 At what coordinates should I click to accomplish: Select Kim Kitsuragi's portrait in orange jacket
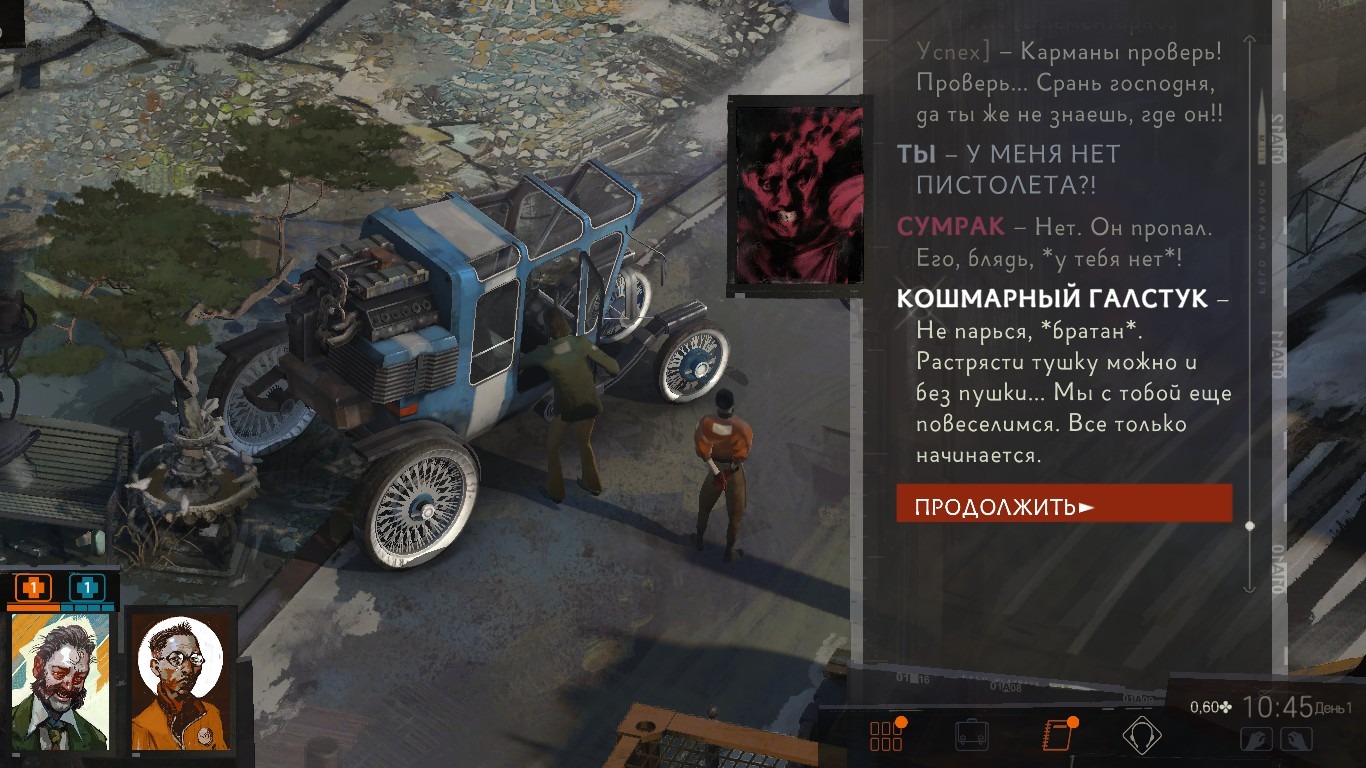[x=182, y=682]
